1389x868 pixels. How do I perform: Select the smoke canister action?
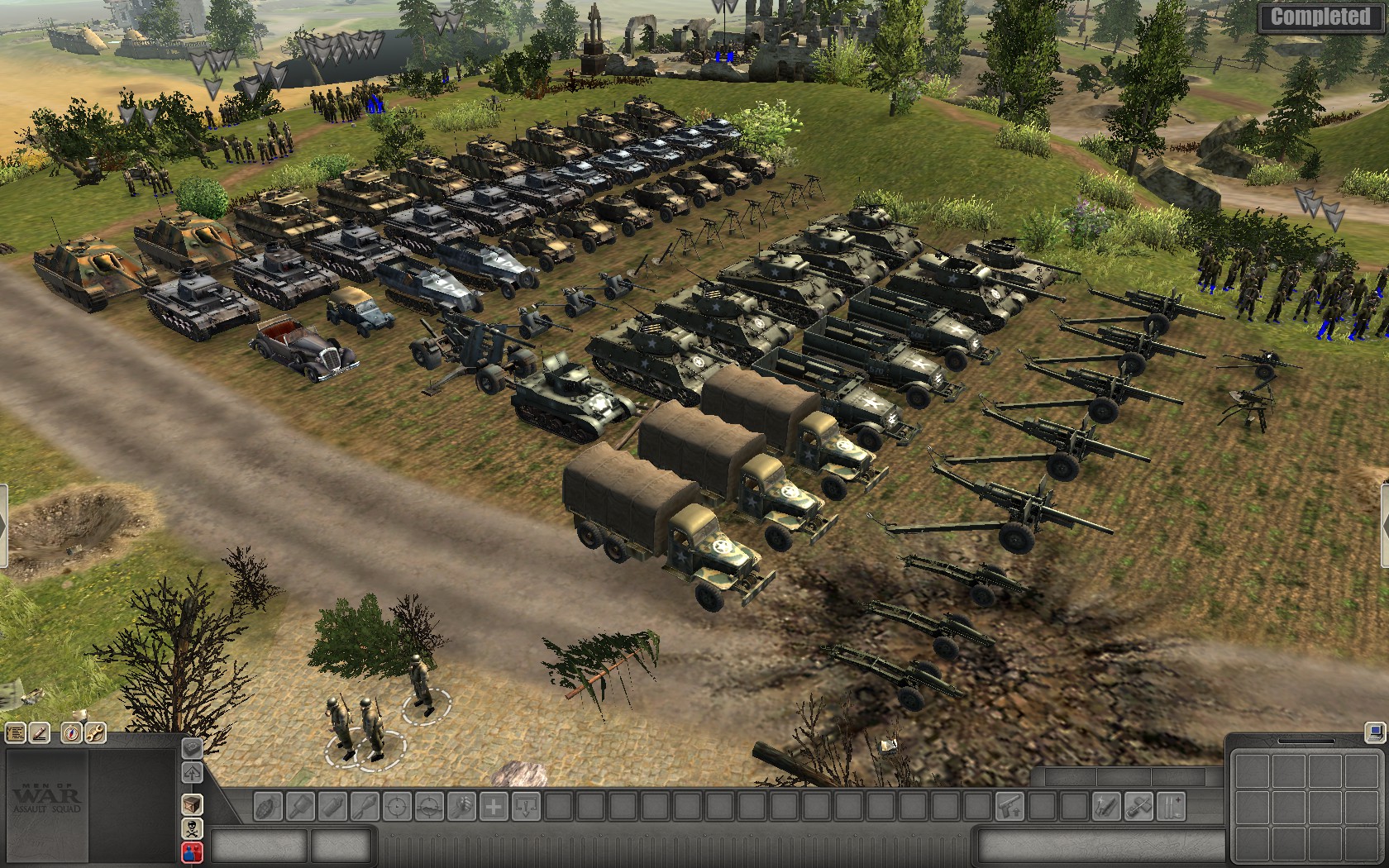[332, 806]
